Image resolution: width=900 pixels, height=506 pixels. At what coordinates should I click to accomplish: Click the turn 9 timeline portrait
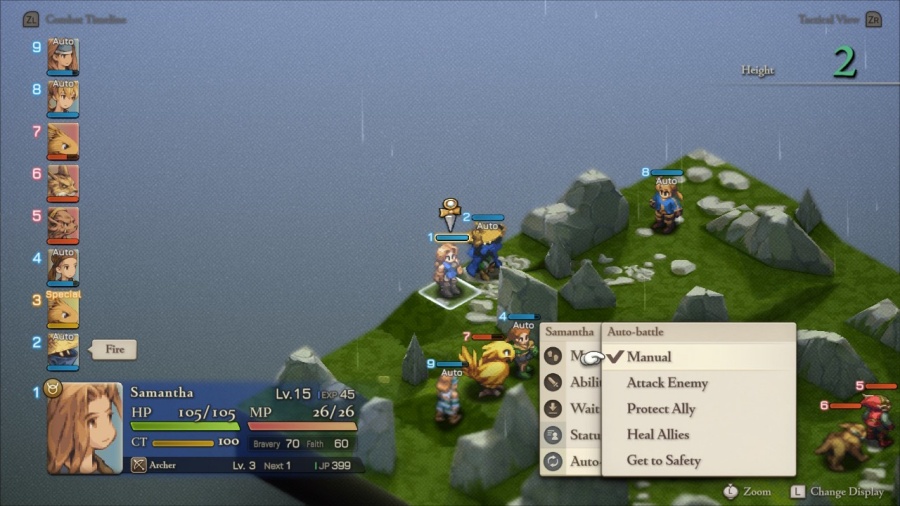click(x=63, y=57)
